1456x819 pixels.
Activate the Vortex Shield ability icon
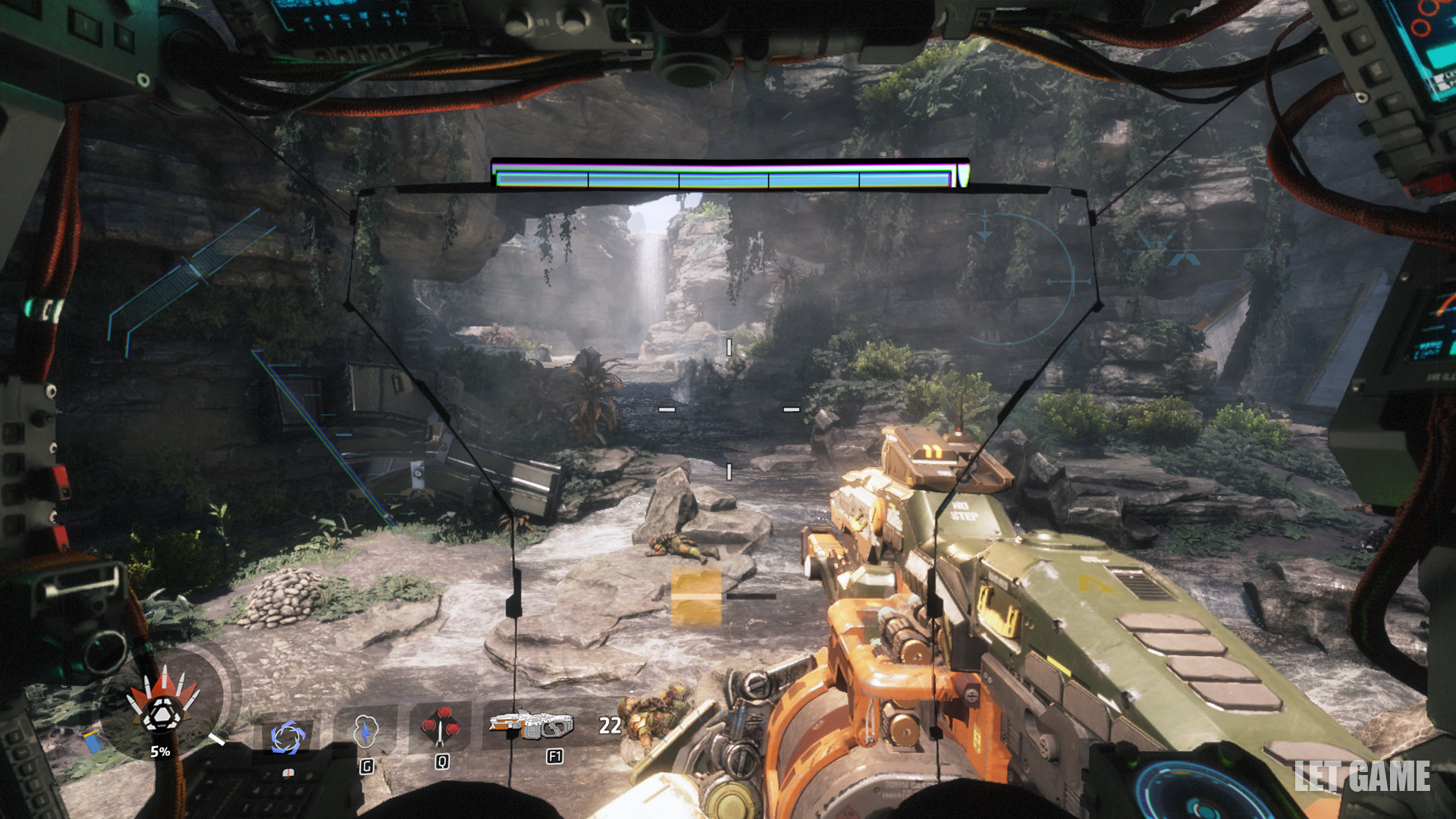(287, 736)
